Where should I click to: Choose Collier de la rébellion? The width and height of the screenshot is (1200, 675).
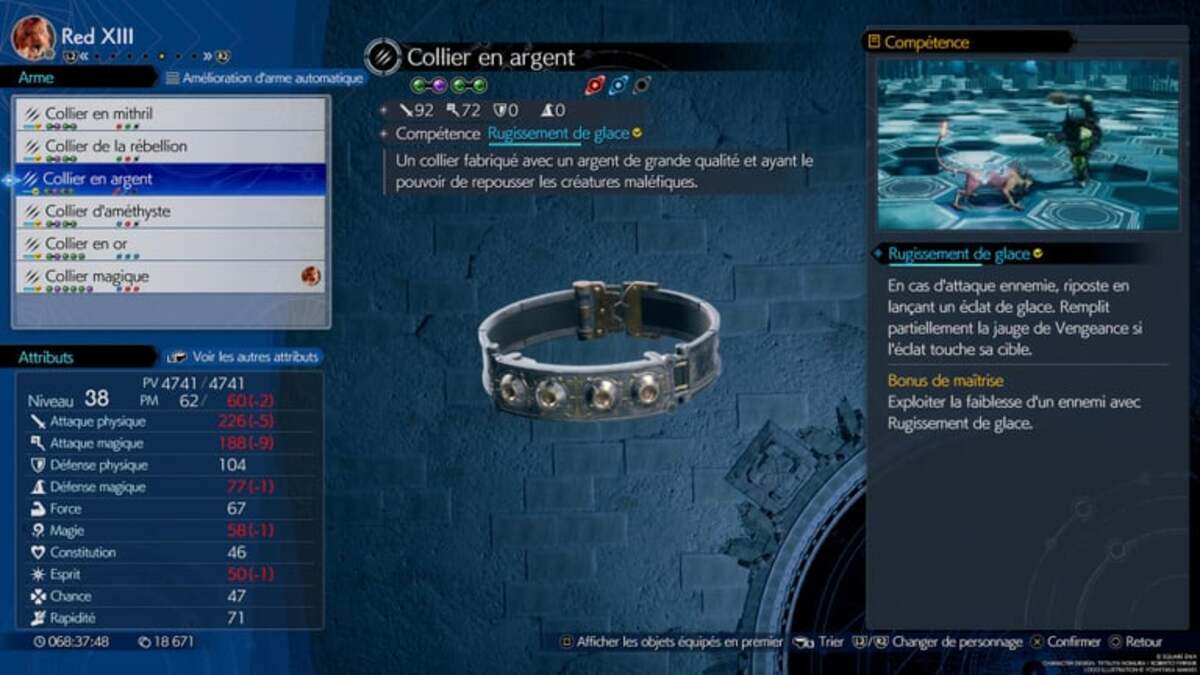(x=170, y=147)
